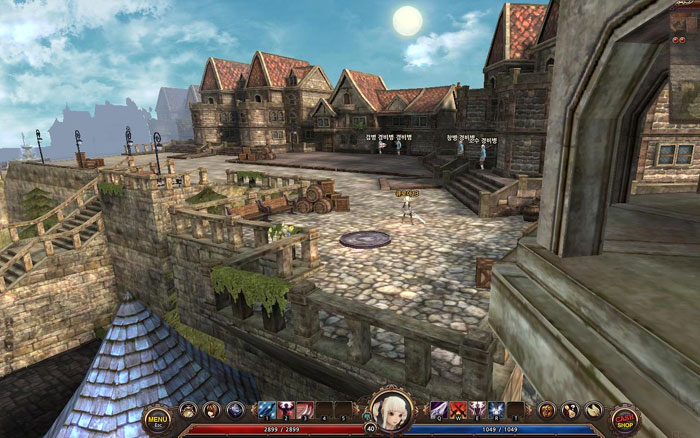The width and height of the screenshot is (700, 438).
Task: Open the round orange pouch icon
Action: click(547, 410)
